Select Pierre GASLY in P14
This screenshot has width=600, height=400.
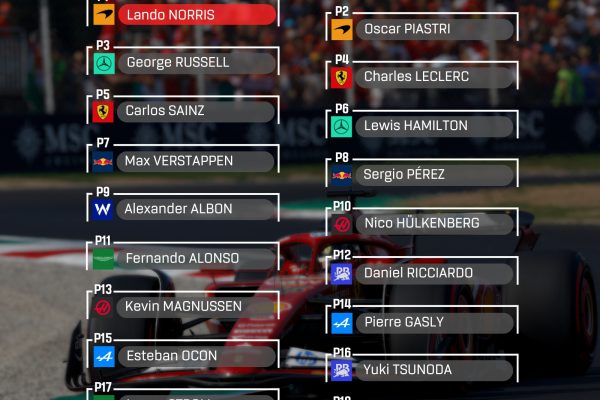pyautogui.click(x=422, y=322)
